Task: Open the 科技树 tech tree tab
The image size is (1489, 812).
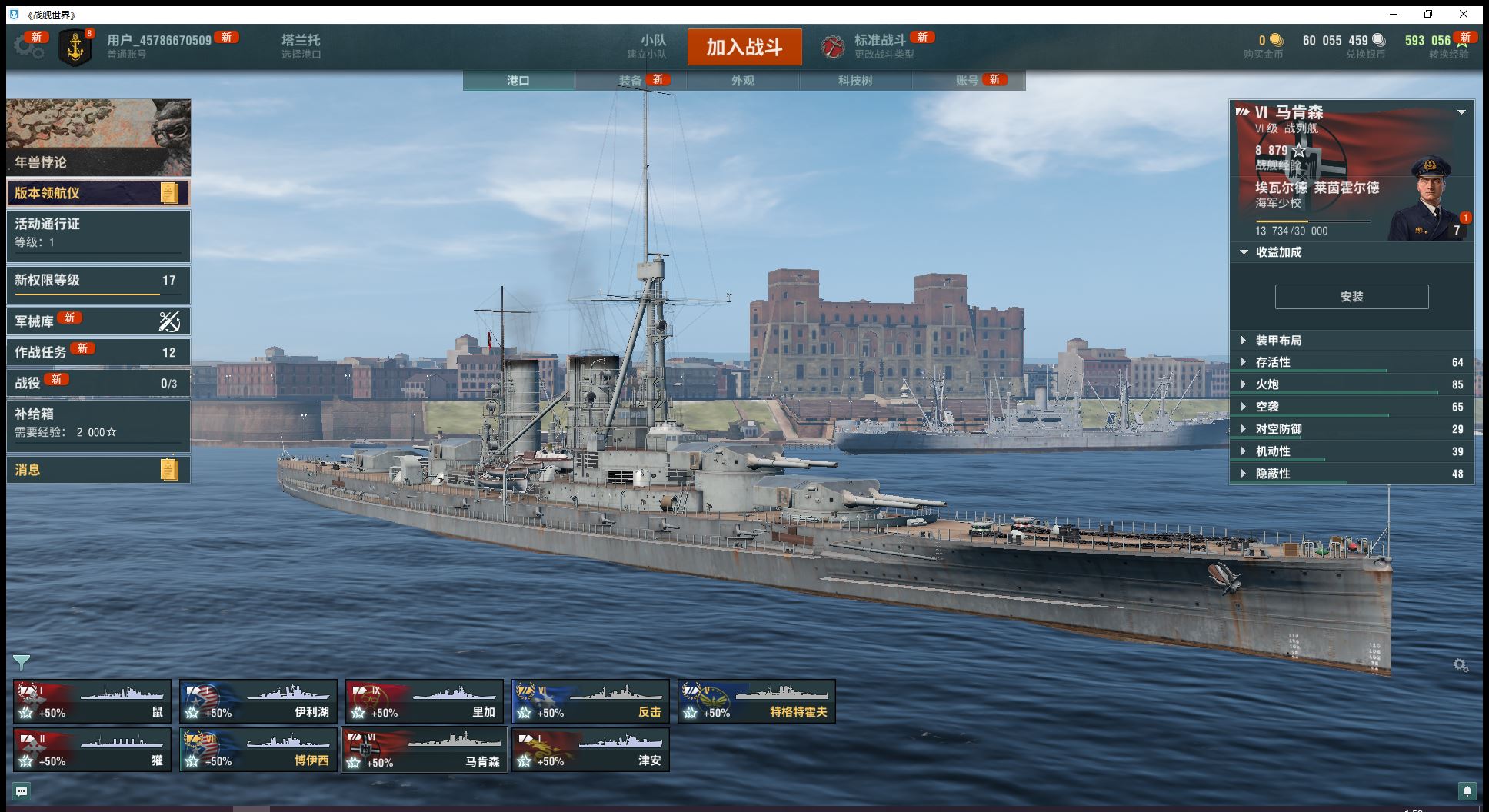Action: [855, 81]
